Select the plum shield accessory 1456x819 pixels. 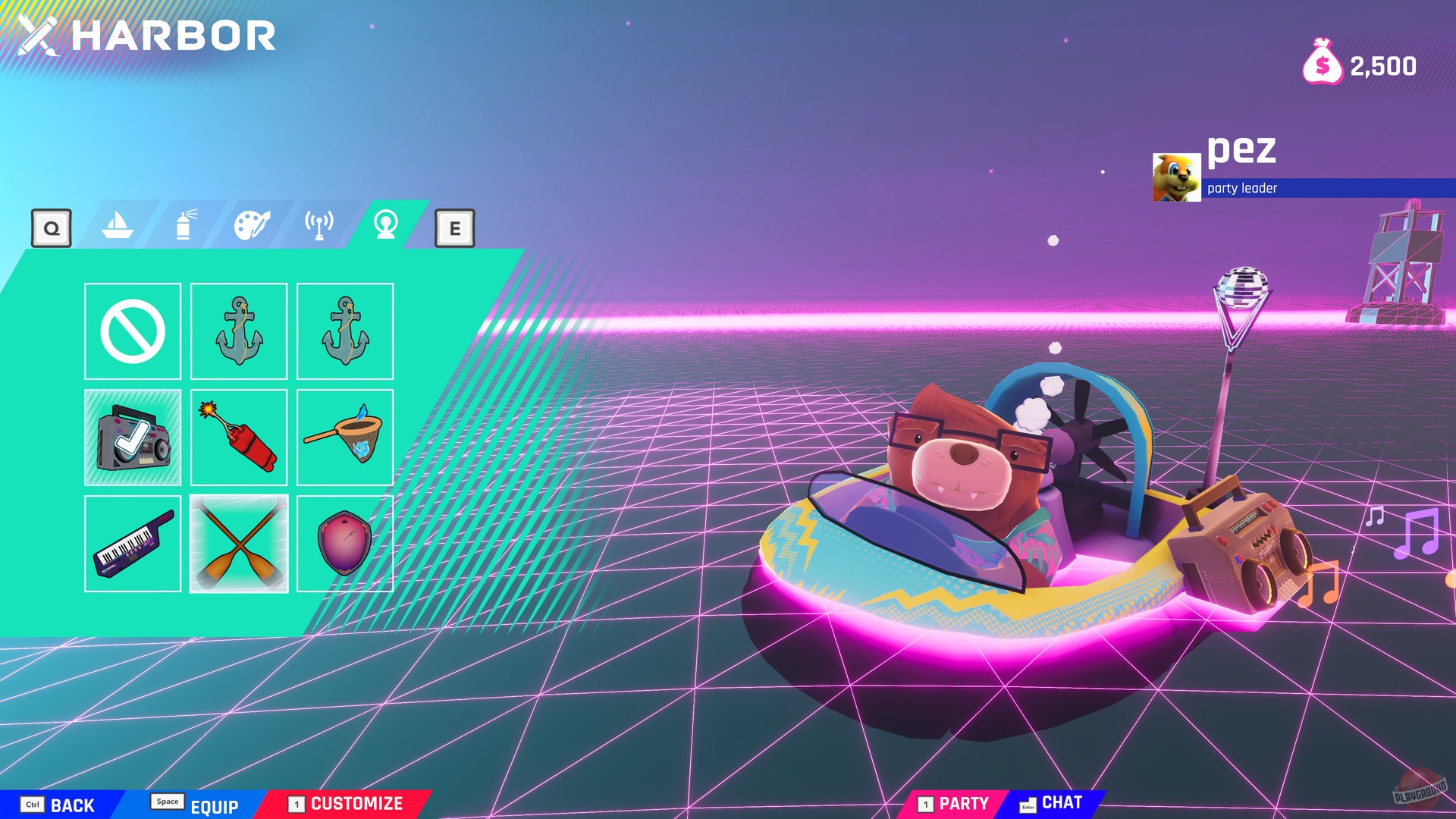(346, 540)
